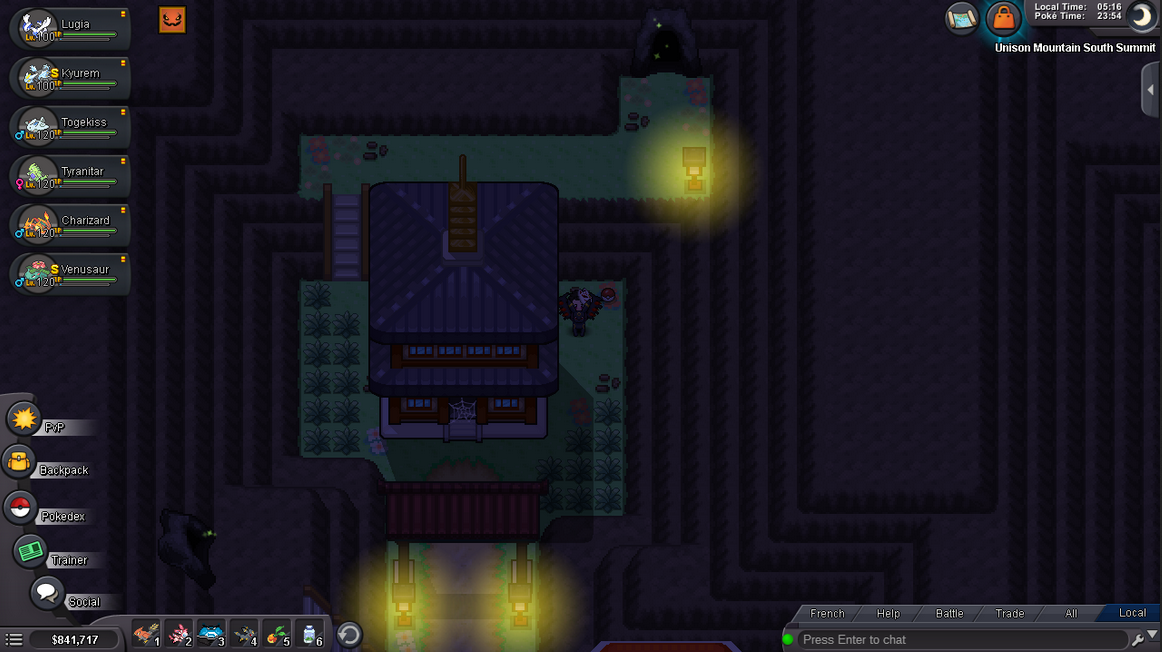Open the Pokedex

20,508
